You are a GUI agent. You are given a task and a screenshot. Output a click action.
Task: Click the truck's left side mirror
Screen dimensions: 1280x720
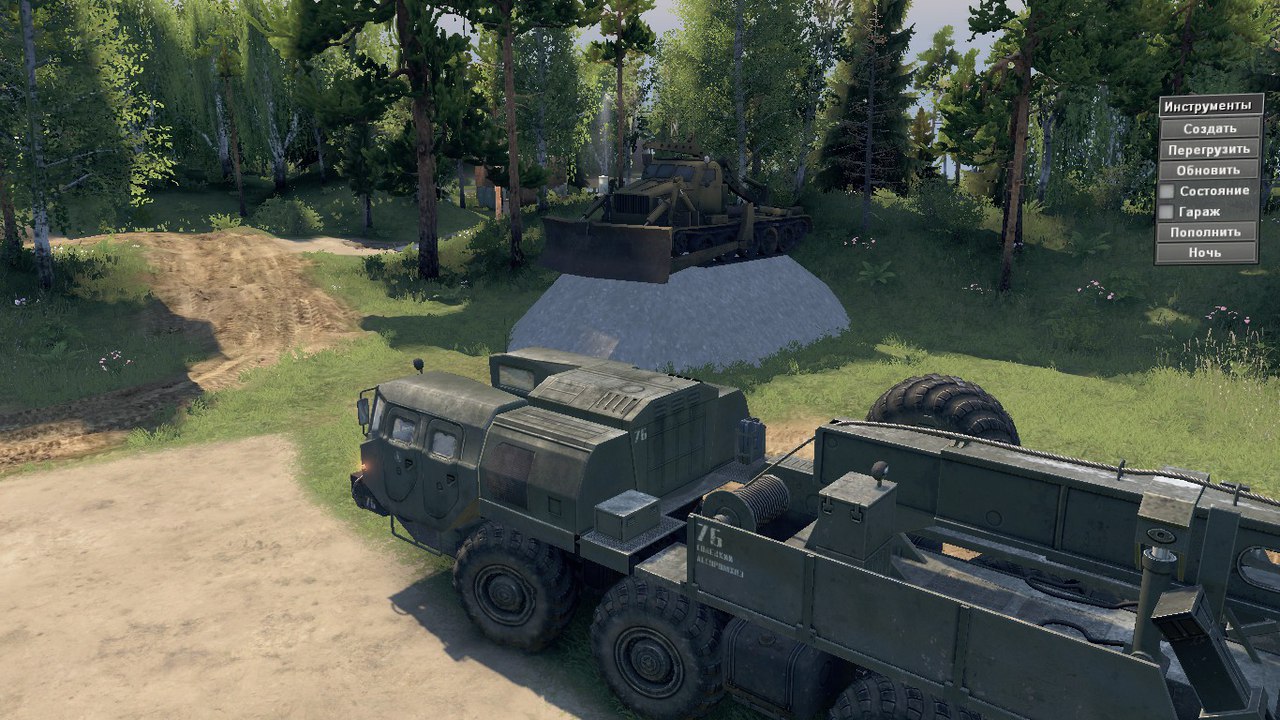click(x=362, y=409)
